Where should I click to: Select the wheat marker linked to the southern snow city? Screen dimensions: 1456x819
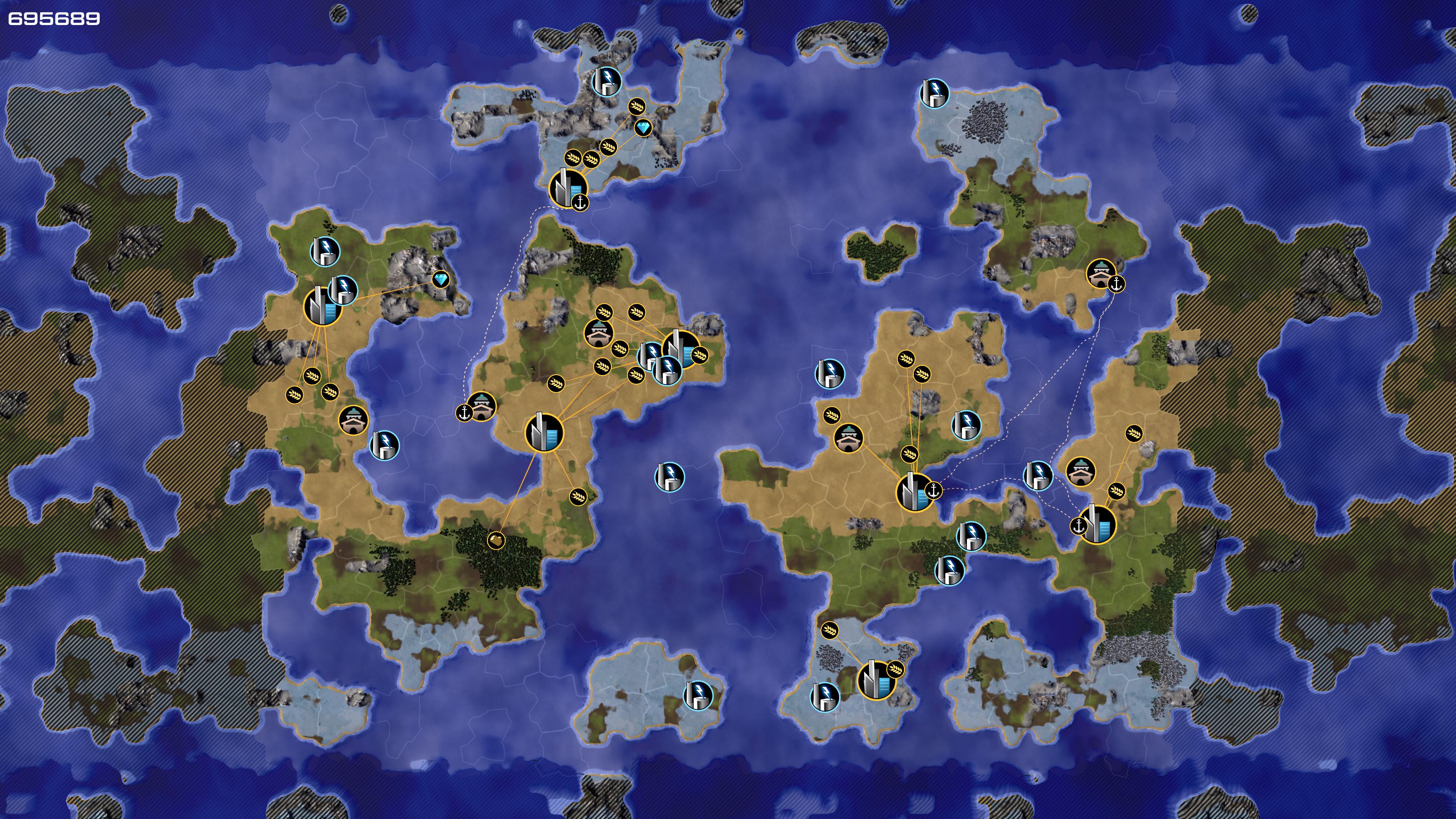click(x=829, y=630)
